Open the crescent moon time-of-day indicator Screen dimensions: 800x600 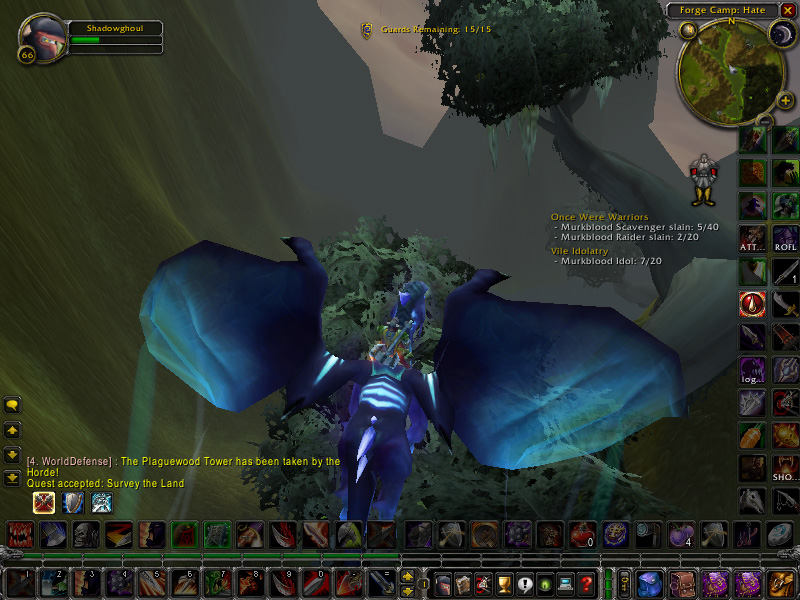pos(781,34)
